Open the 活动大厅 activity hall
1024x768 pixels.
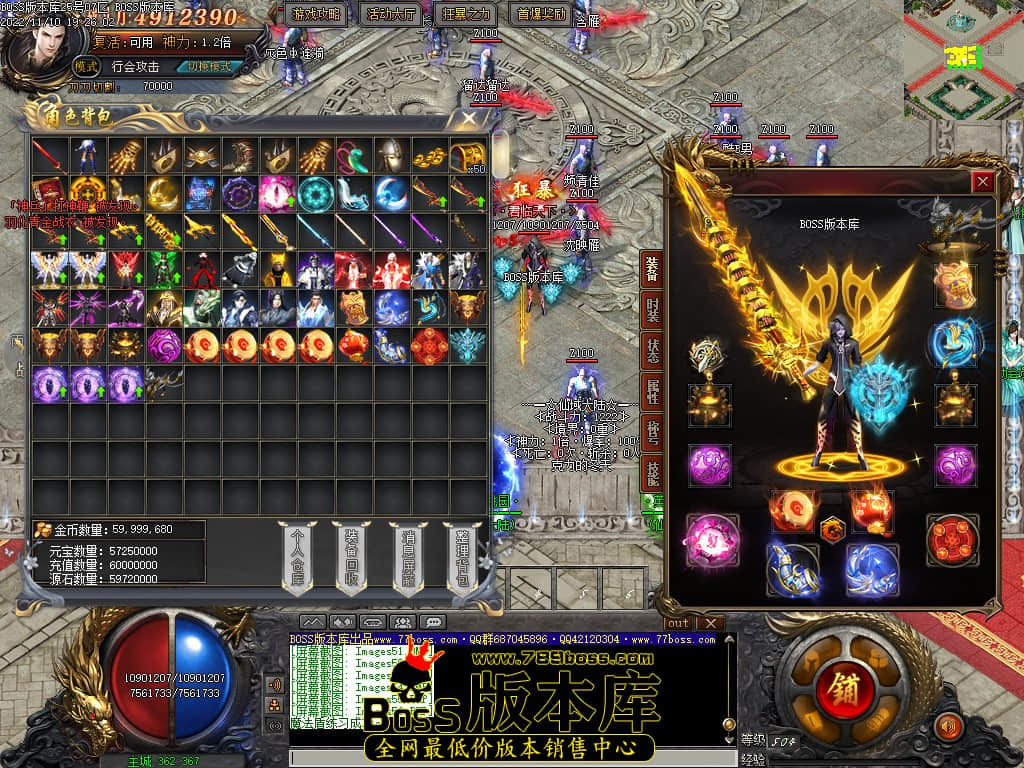(392, 15)
